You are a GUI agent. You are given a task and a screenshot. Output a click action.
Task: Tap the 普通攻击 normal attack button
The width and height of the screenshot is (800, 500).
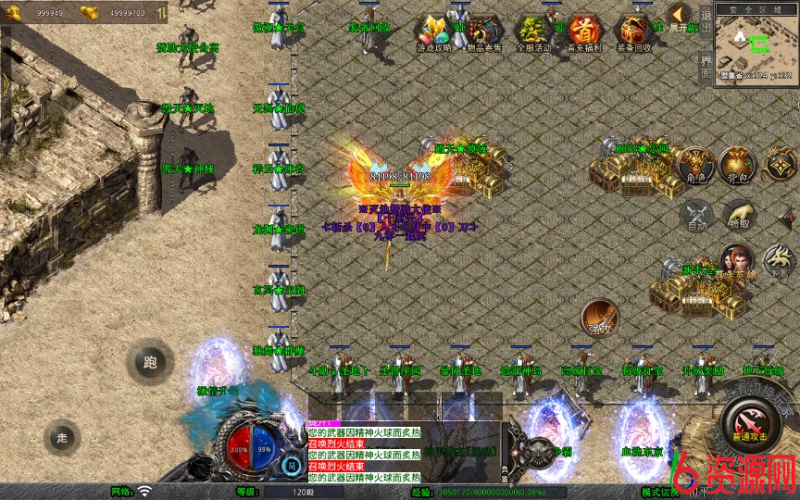pos(748,420)
